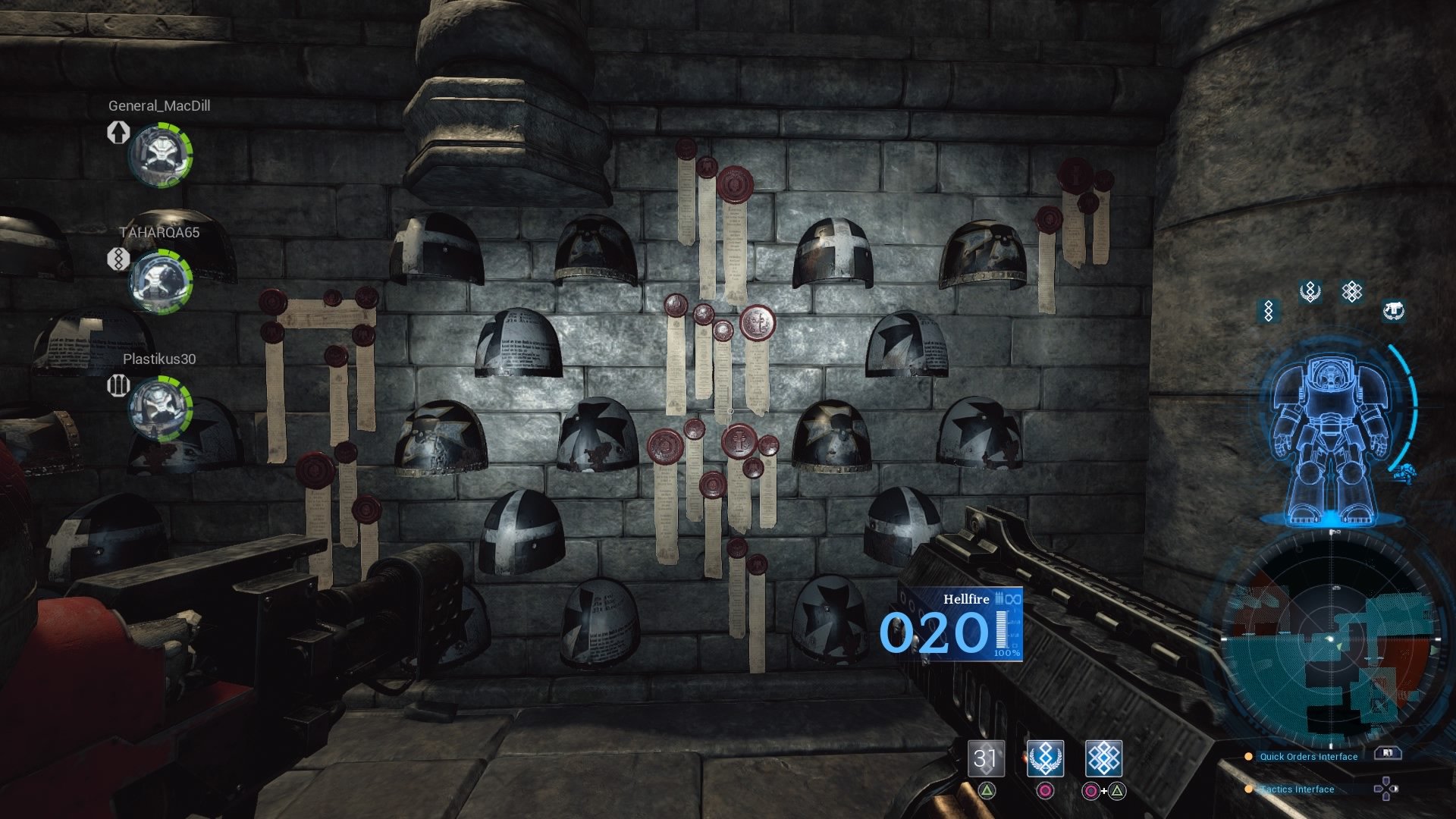1456x819 pixels.
Task: Select Plastikus30's squad portrait
Action: point(160,408)
